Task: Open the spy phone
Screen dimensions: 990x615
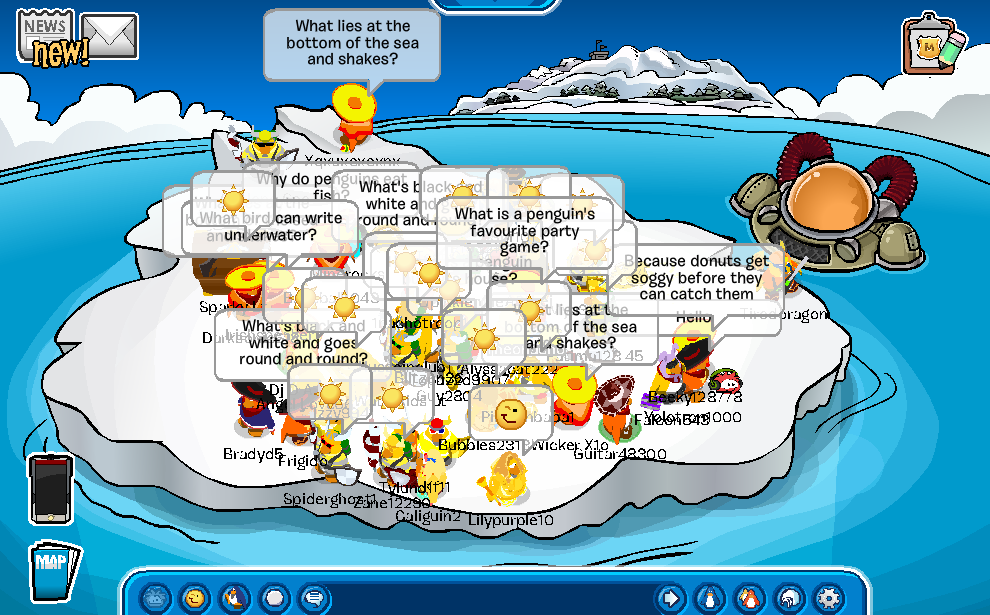Action: pyautogui.click(x=50, y=488)
